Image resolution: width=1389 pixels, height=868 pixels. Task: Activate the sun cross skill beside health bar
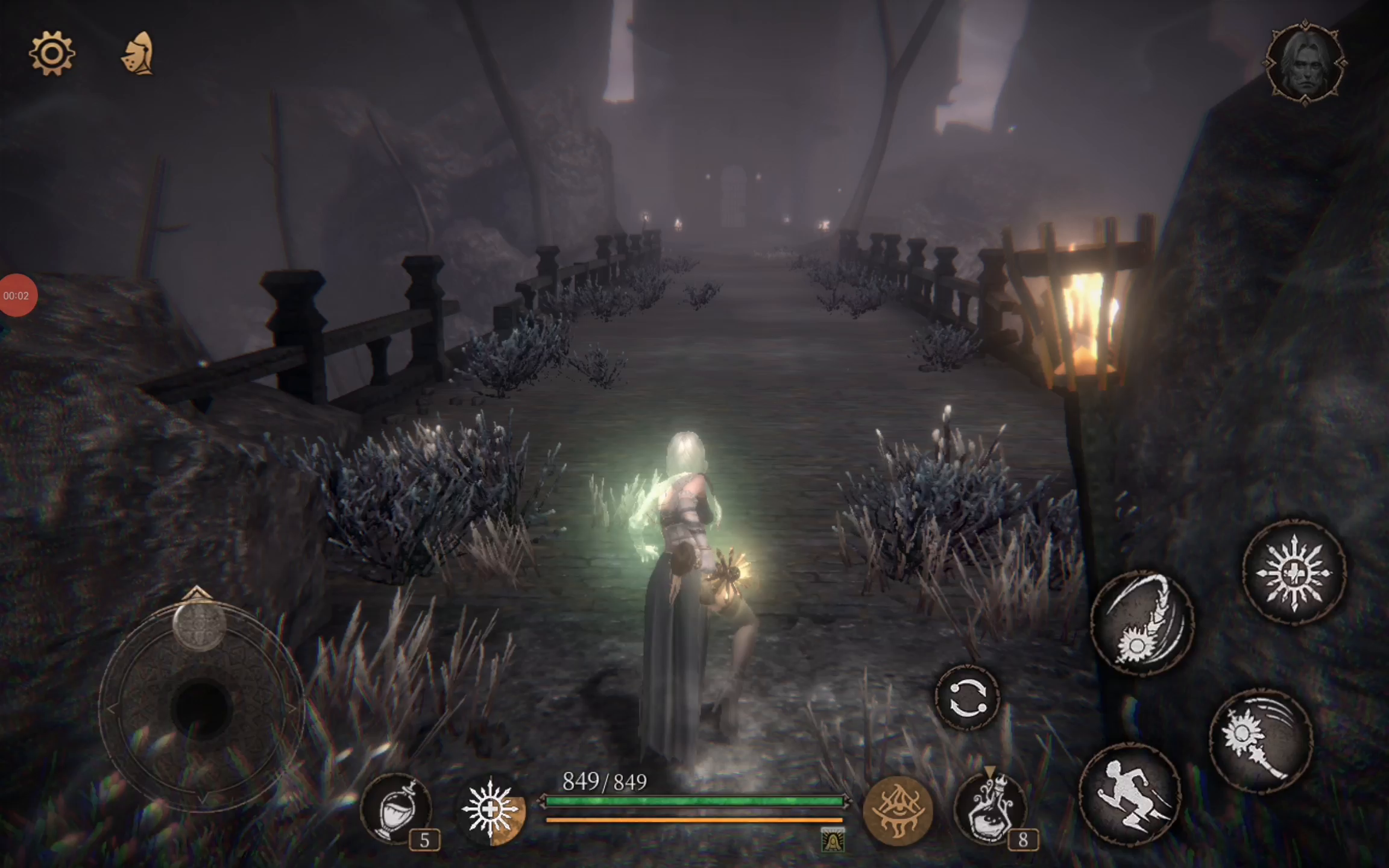pos(491,810)
